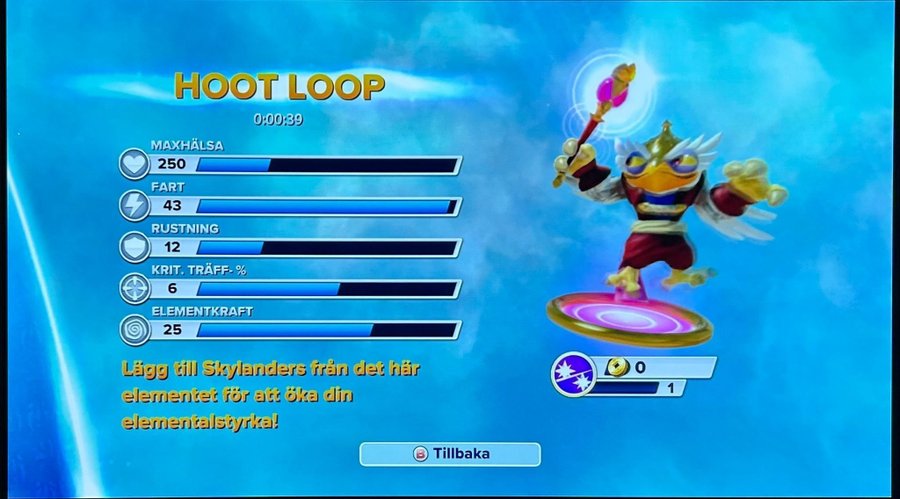Image resolution: width=900 pixels, height=499 pixels.
Task: Go back with the Tillbaka button
Action: pos(450,454)
